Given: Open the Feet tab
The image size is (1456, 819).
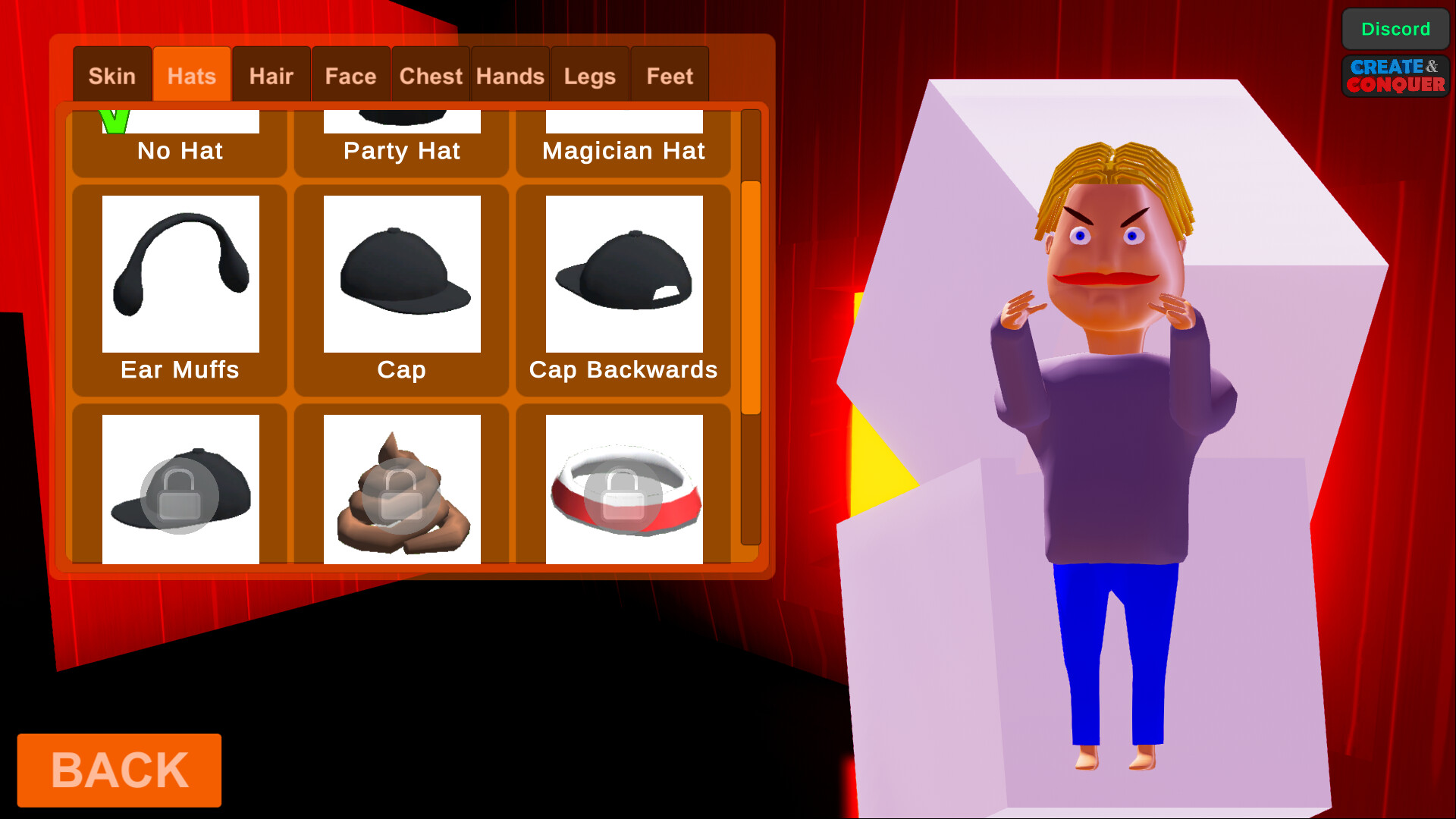Looking at the screenshot, I should 670,74.
